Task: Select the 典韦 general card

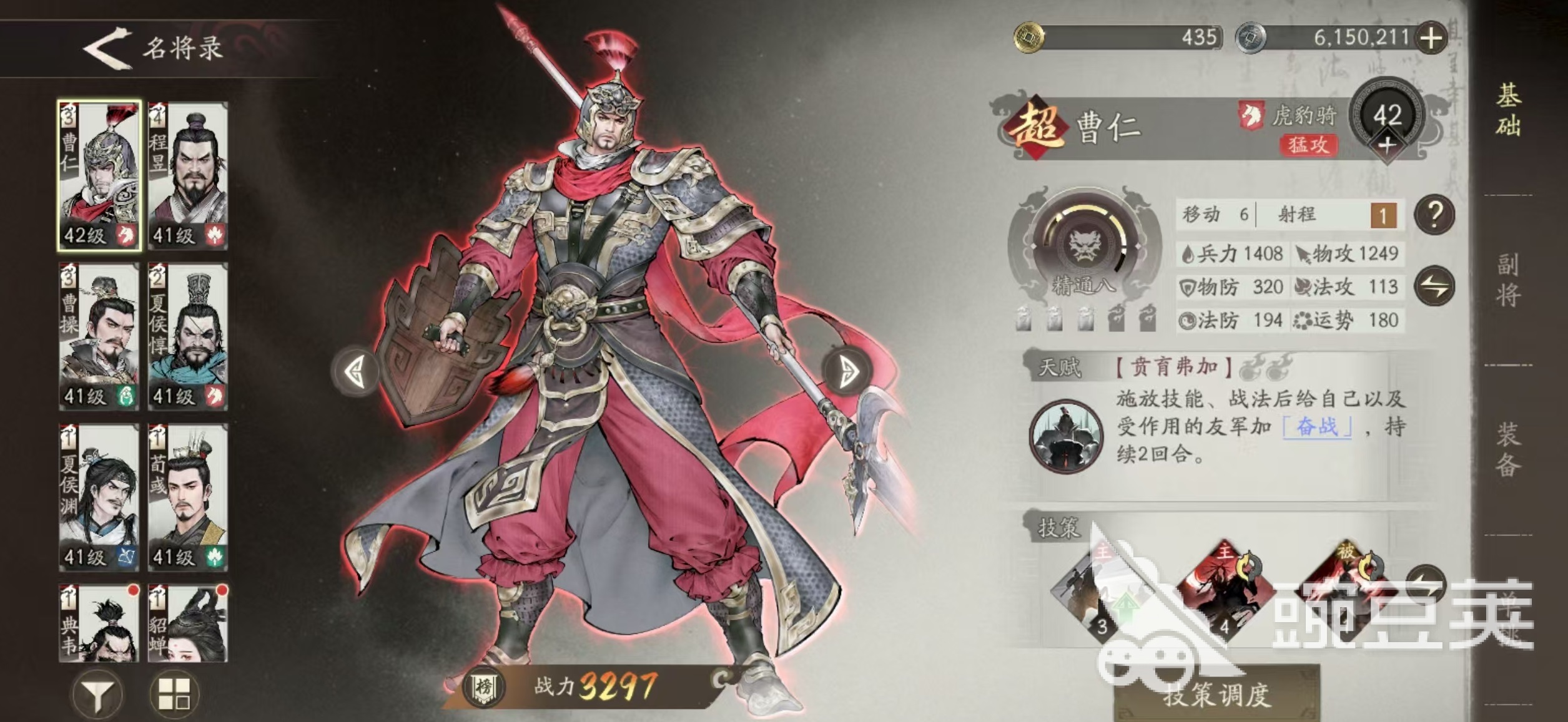Action: click(x=99, y=623)
